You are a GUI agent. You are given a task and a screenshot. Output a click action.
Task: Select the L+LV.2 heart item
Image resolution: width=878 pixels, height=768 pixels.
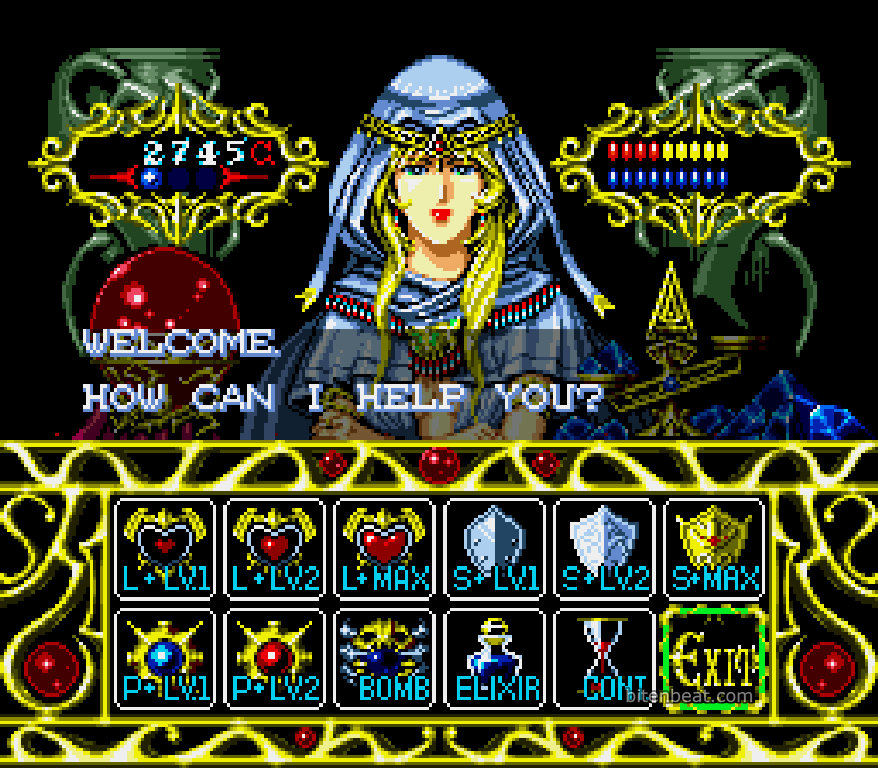click(275, 548)
